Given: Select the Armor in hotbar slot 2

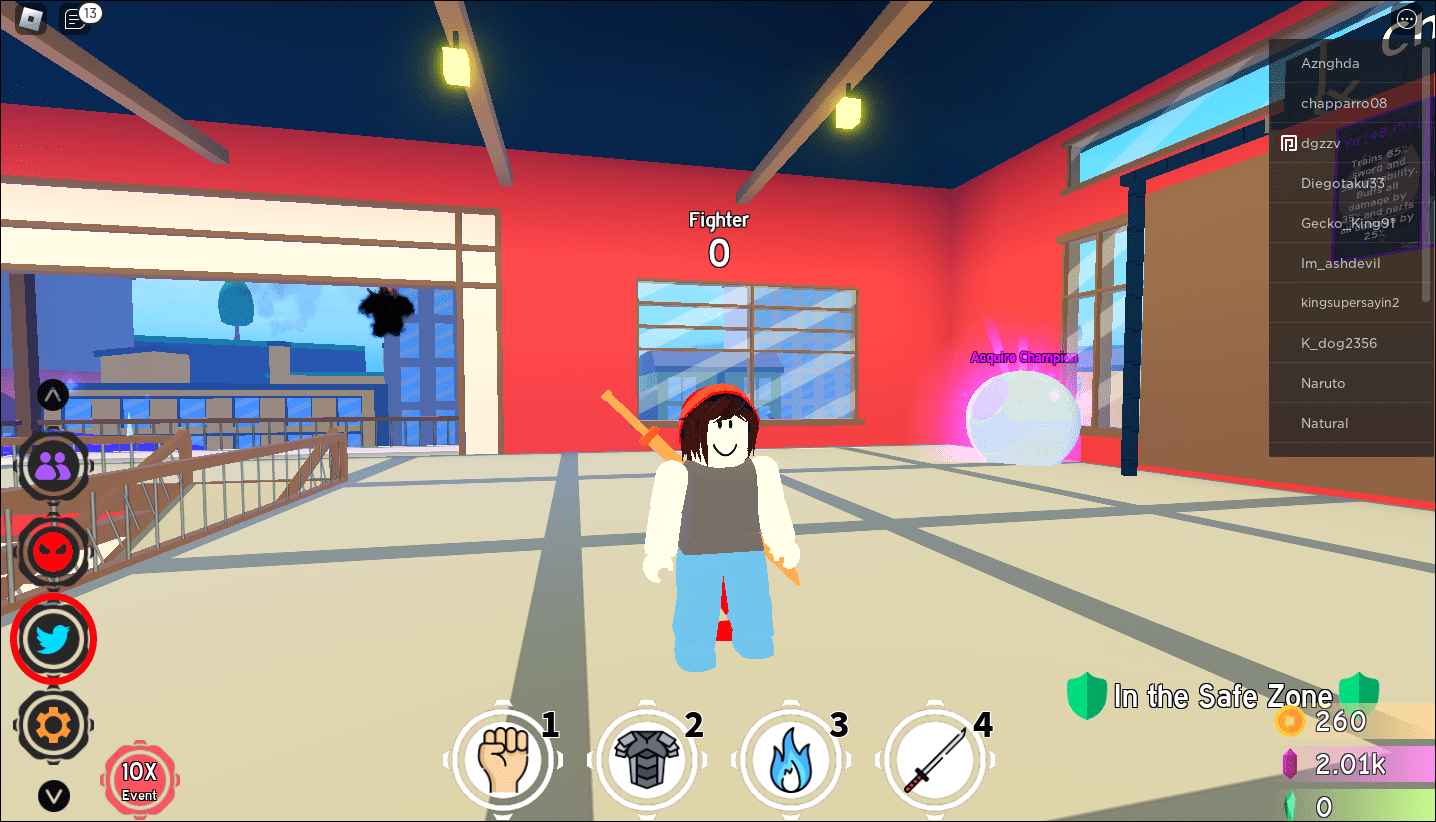Looking at the screenshot, I should coord(647,759).
